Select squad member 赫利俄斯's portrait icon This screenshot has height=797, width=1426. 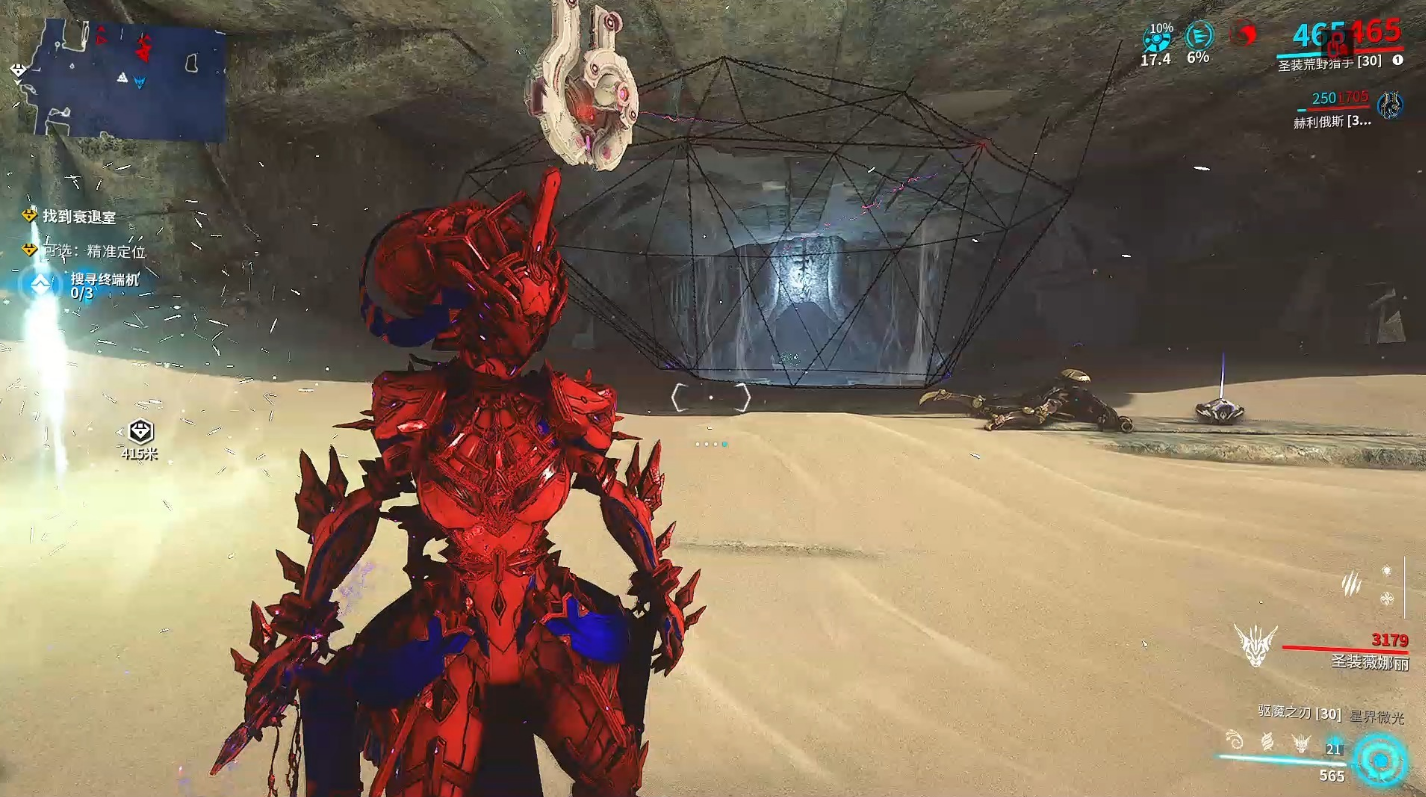pyautogui.click(x=1389, y=104)
